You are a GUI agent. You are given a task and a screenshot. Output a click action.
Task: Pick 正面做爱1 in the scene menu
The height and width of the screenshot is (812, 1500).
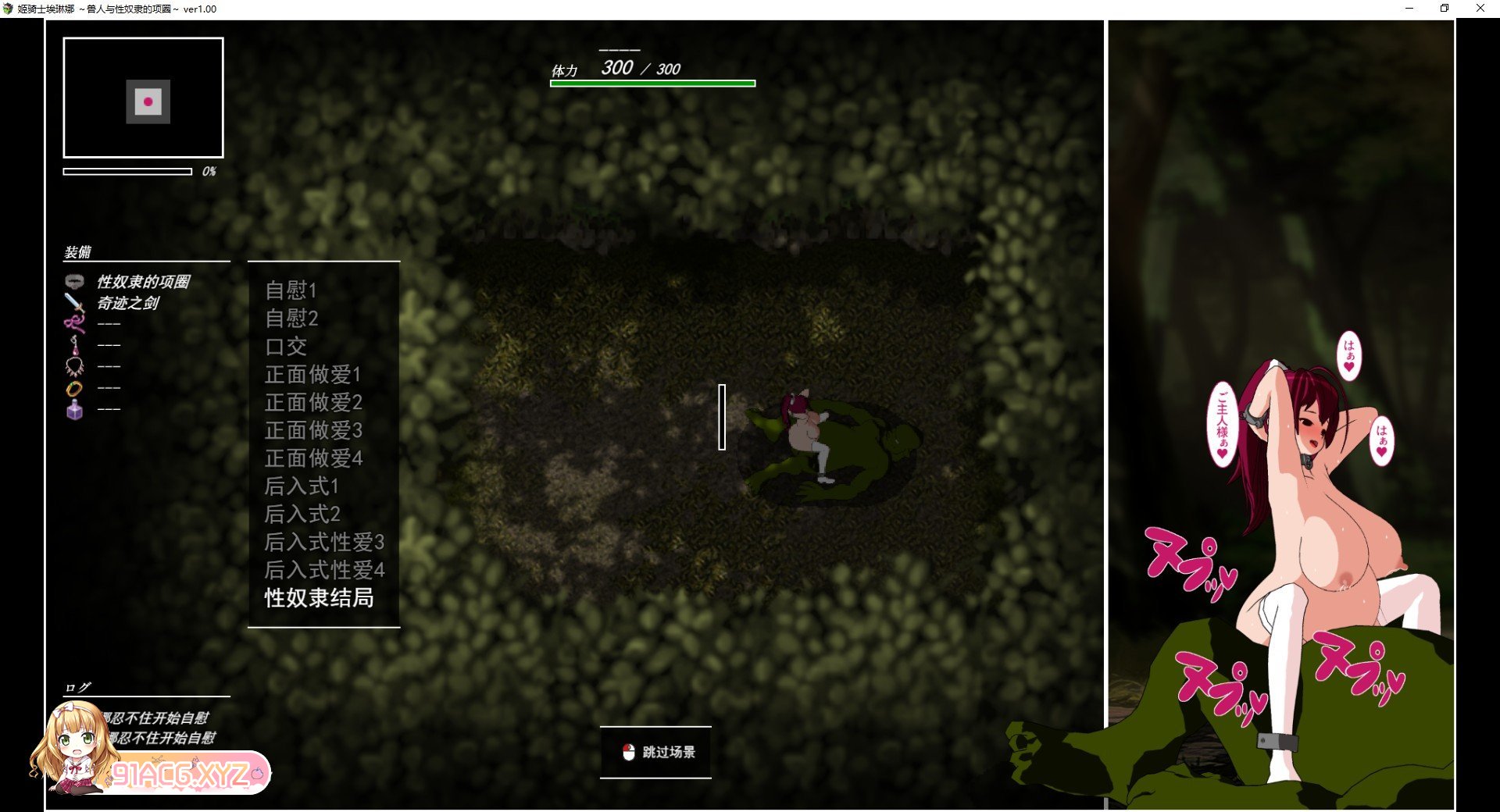click(x=312, y=375)
